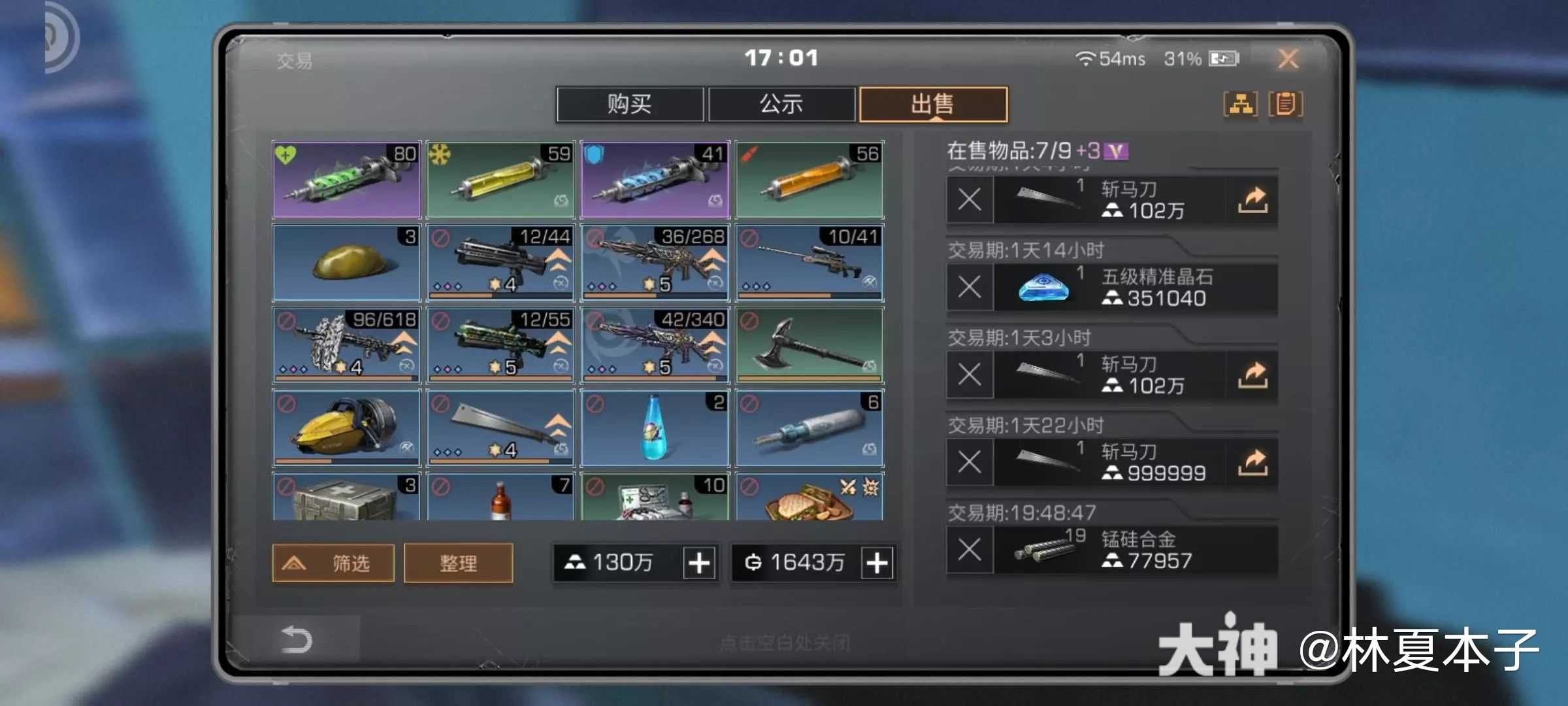Image resolution: width=1568 pixels, height=706 pixels.
Task: Select the blue bottle item slot
Action: pyautogui.click(x=655, y=428)
